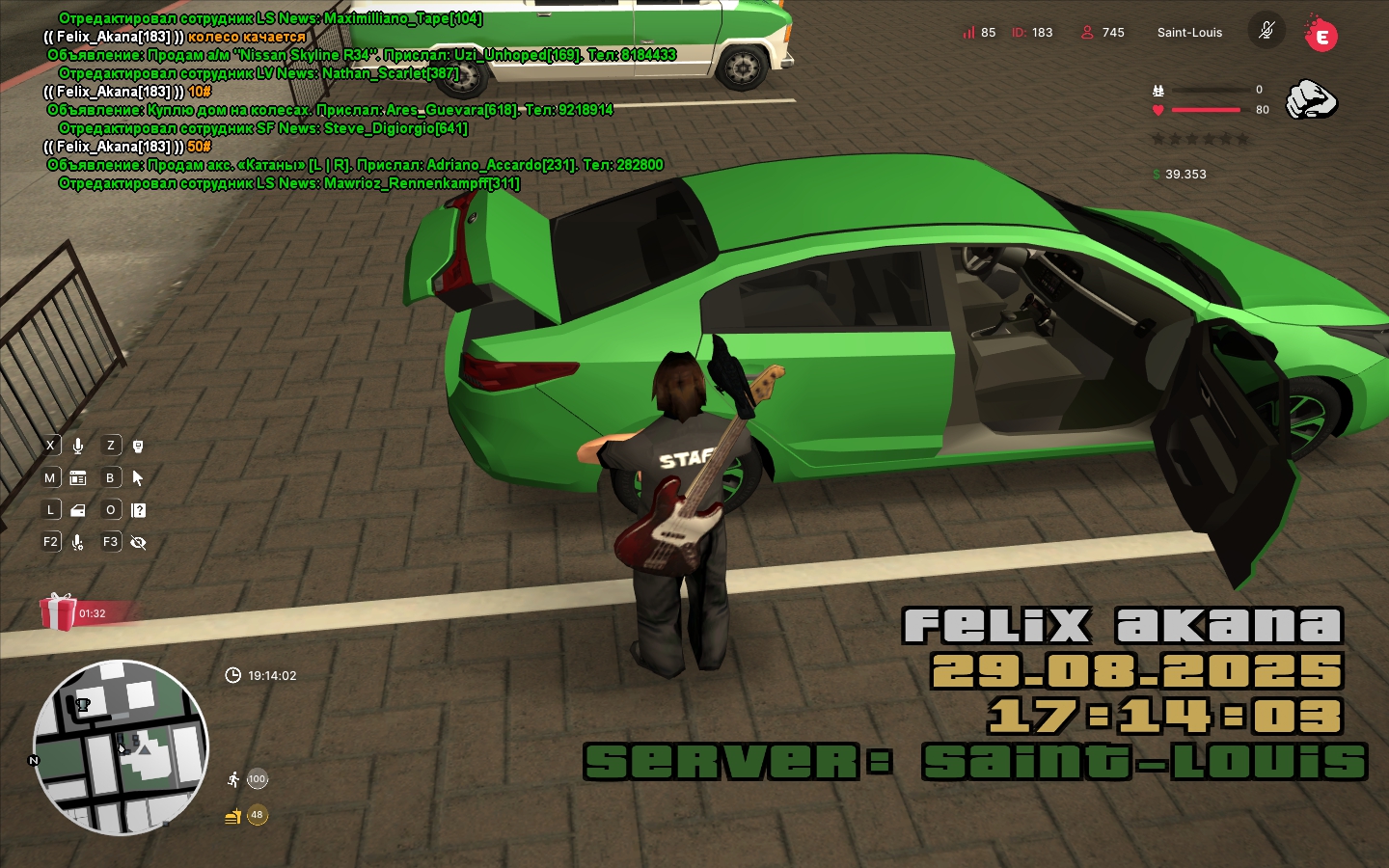Open the question mark help book
The image size is (1389, 868).
click(138, 510)
